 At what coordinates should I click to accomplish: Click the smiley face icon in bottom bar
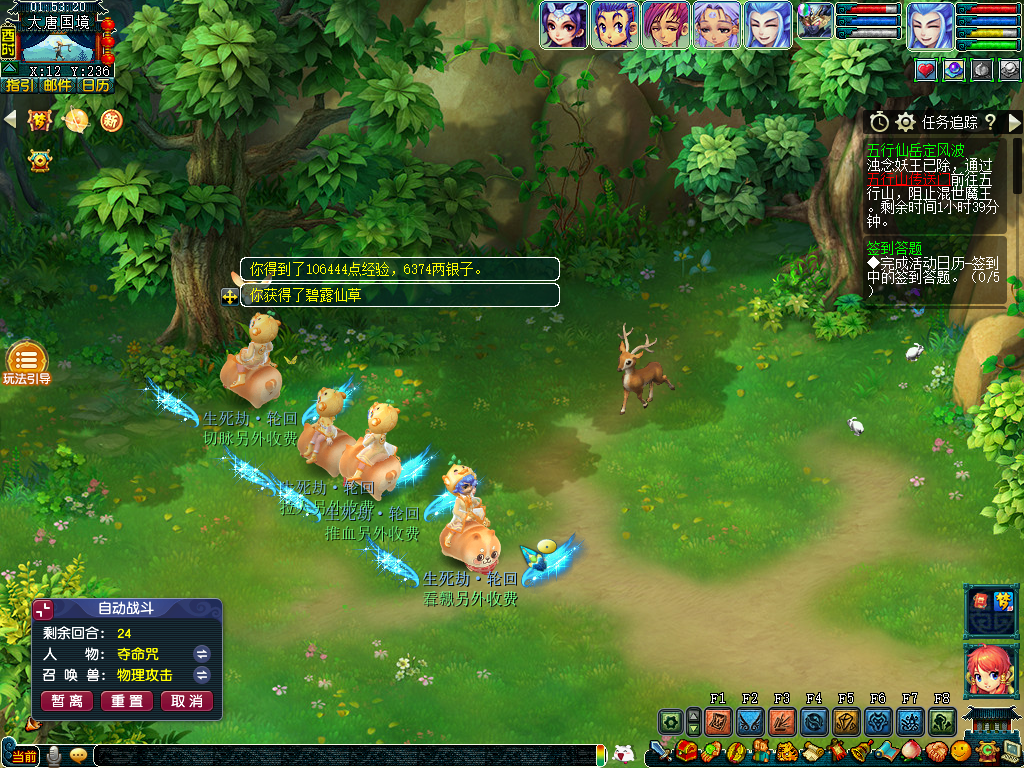coord(960,750)
